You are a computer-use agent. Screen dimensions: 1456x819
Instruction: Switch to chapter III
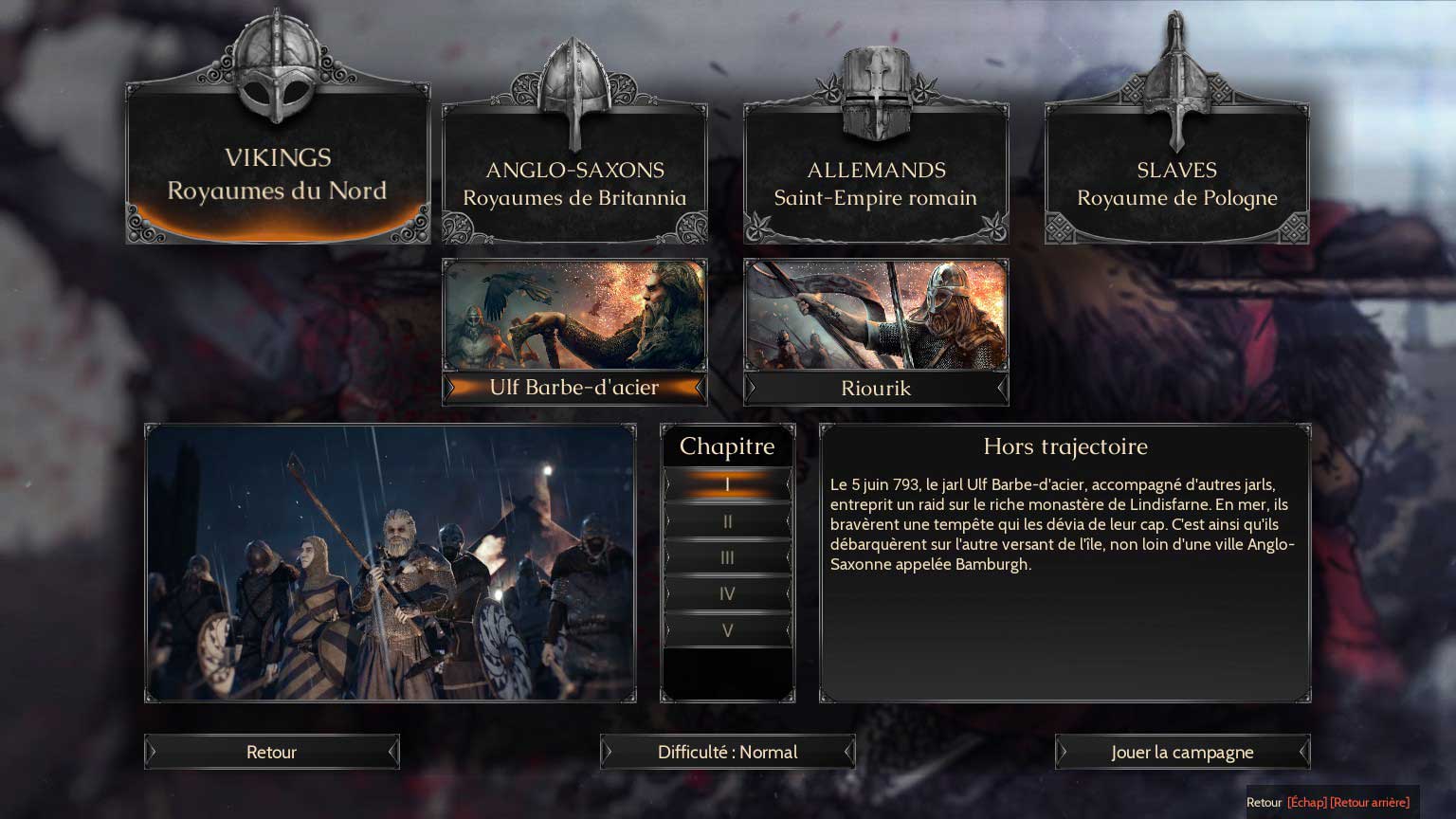tap(727, 557)
